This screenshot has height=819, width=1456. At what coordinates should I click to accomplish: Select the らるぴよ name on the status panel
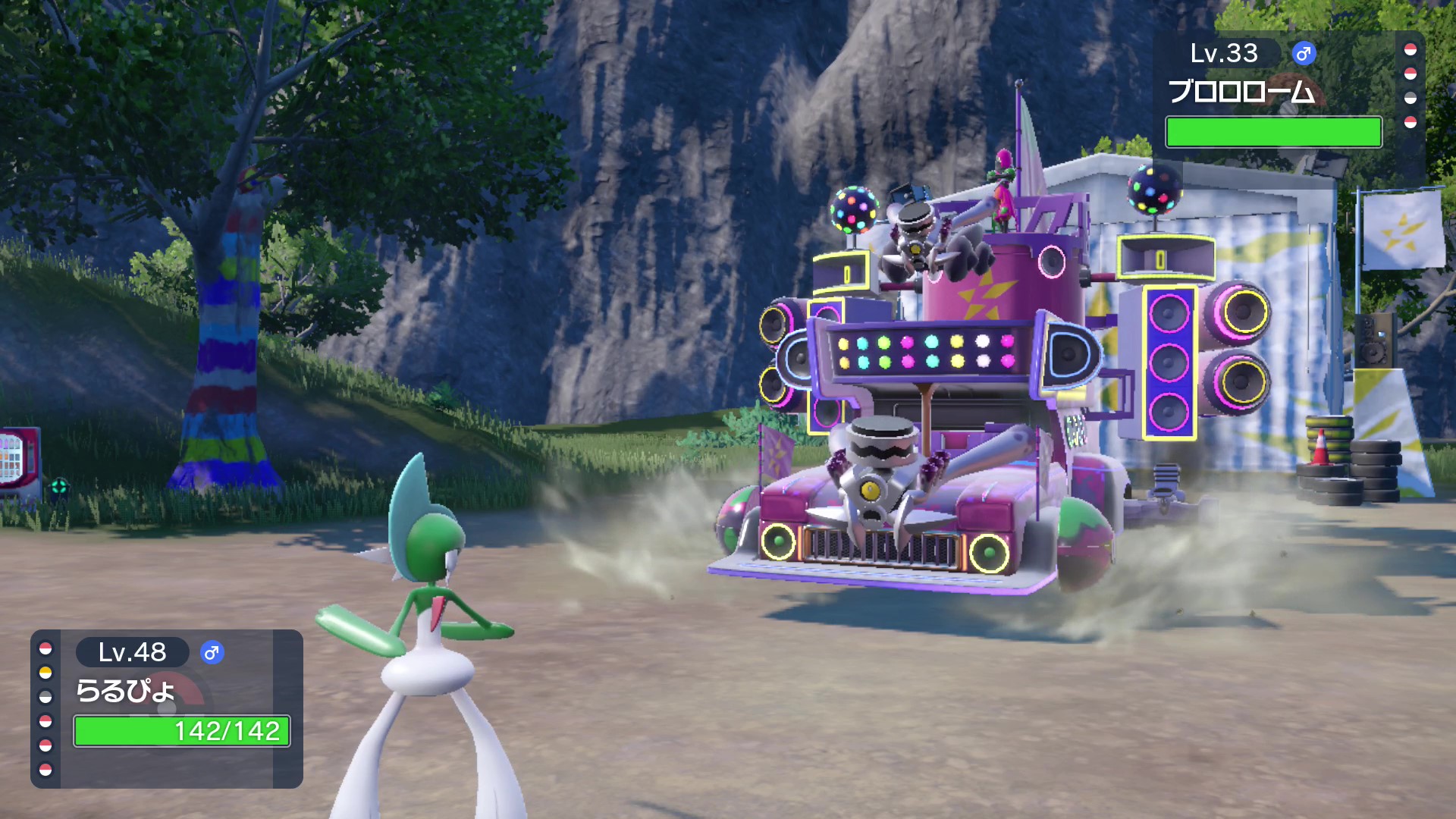tap(125, 691)
